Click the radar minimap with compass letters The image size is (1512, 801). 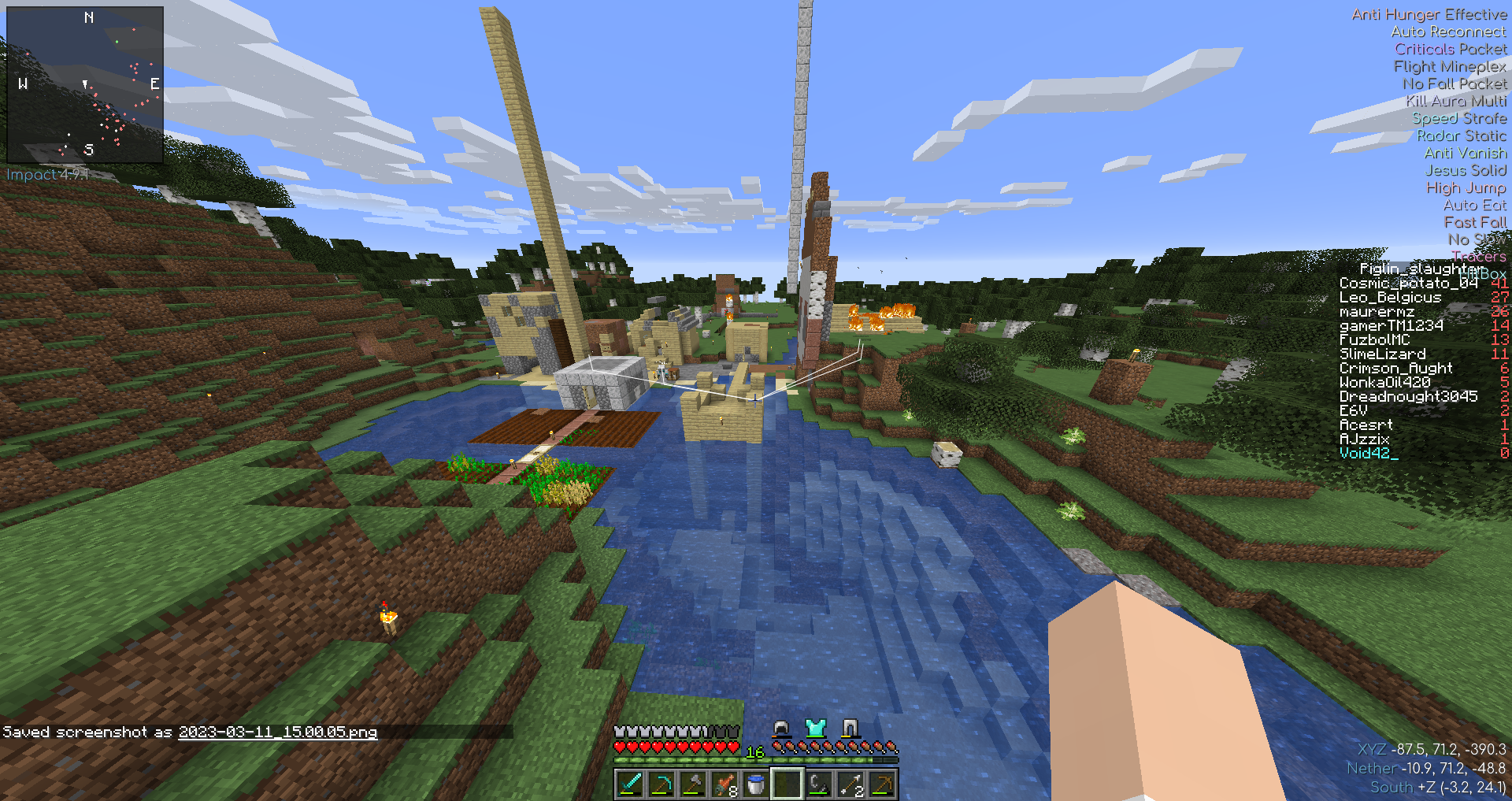coord(85,84)
